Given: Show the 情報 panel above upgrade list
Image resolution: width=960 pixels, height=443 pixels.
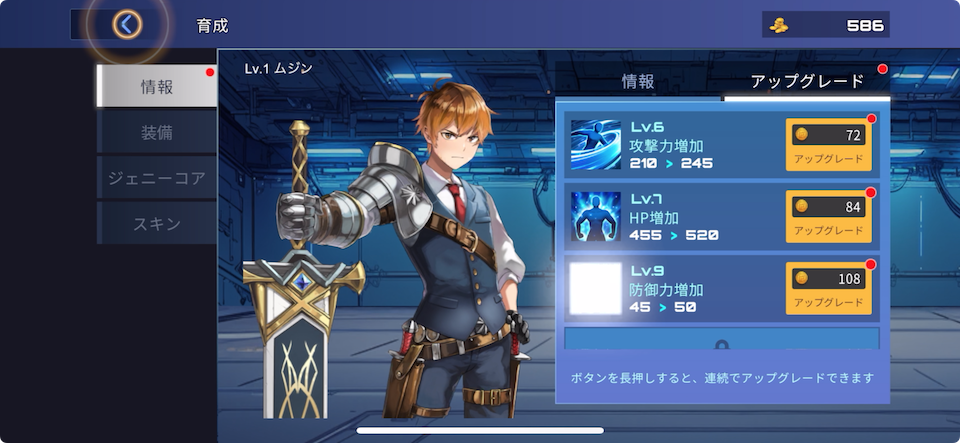Looking at the screenshot, I should [x=638, y=82].
